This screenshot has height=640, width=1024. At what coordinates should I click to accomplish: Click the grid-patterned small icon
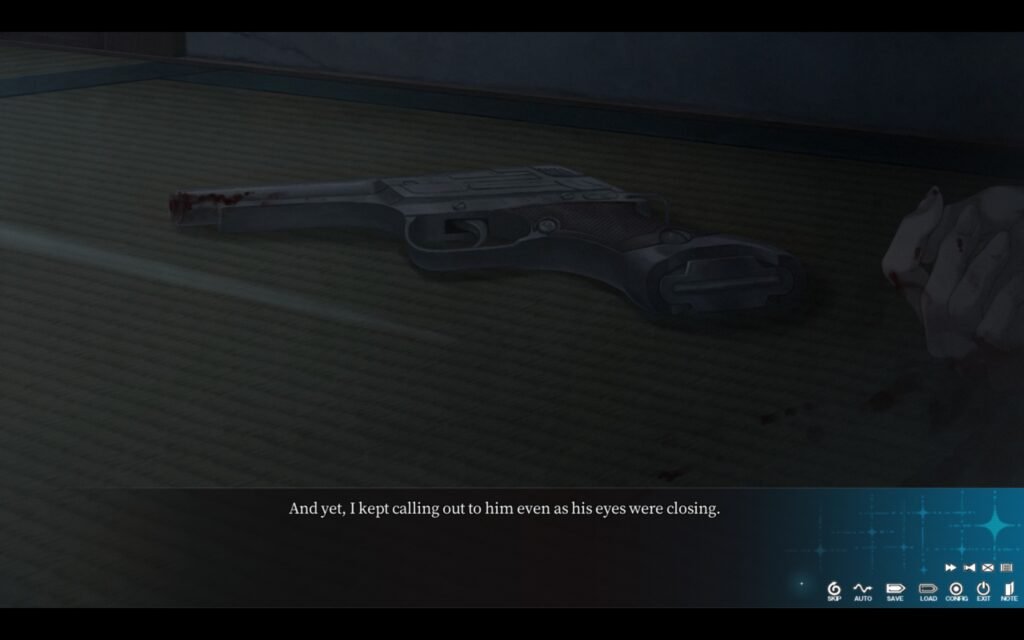[1006, 568]
